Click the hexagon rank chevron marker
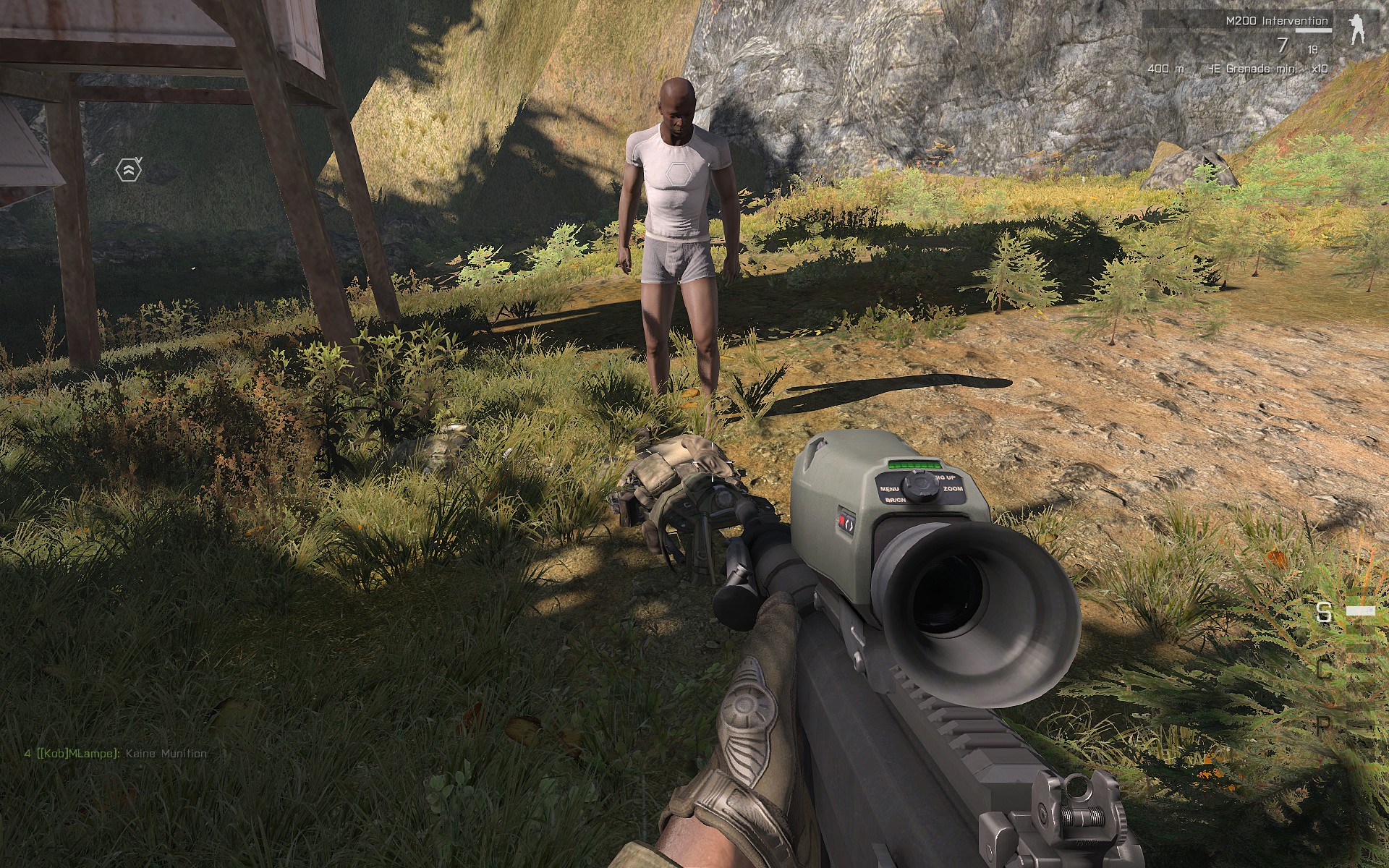The height and width of the screenshot is (868, 1389). tap(128, 170)
